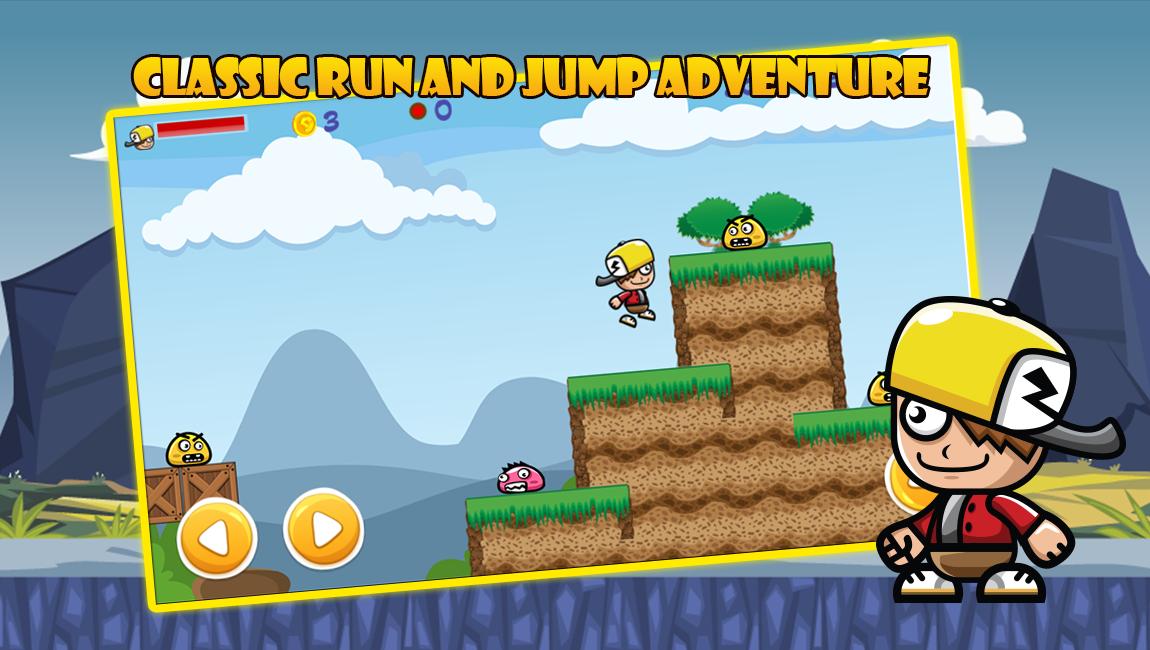
Task: Tap the left arrow move button
Action: [x=217, y=538]
